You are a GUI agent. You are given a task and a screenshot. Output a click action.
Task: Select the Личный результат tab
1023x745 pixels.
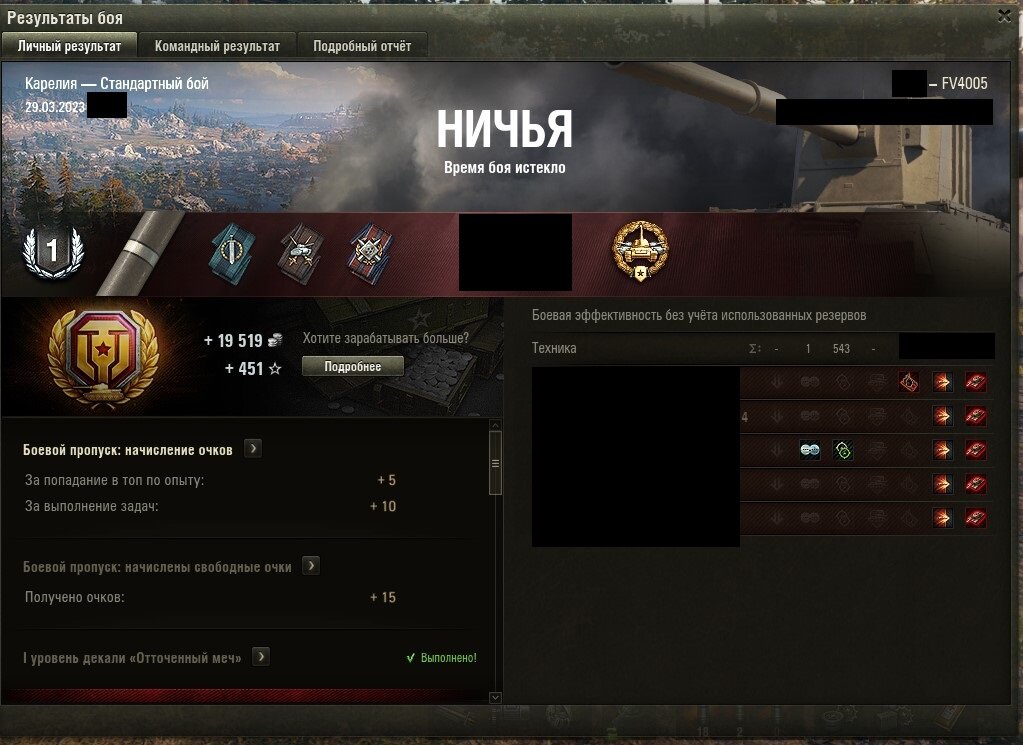(69, 46)
